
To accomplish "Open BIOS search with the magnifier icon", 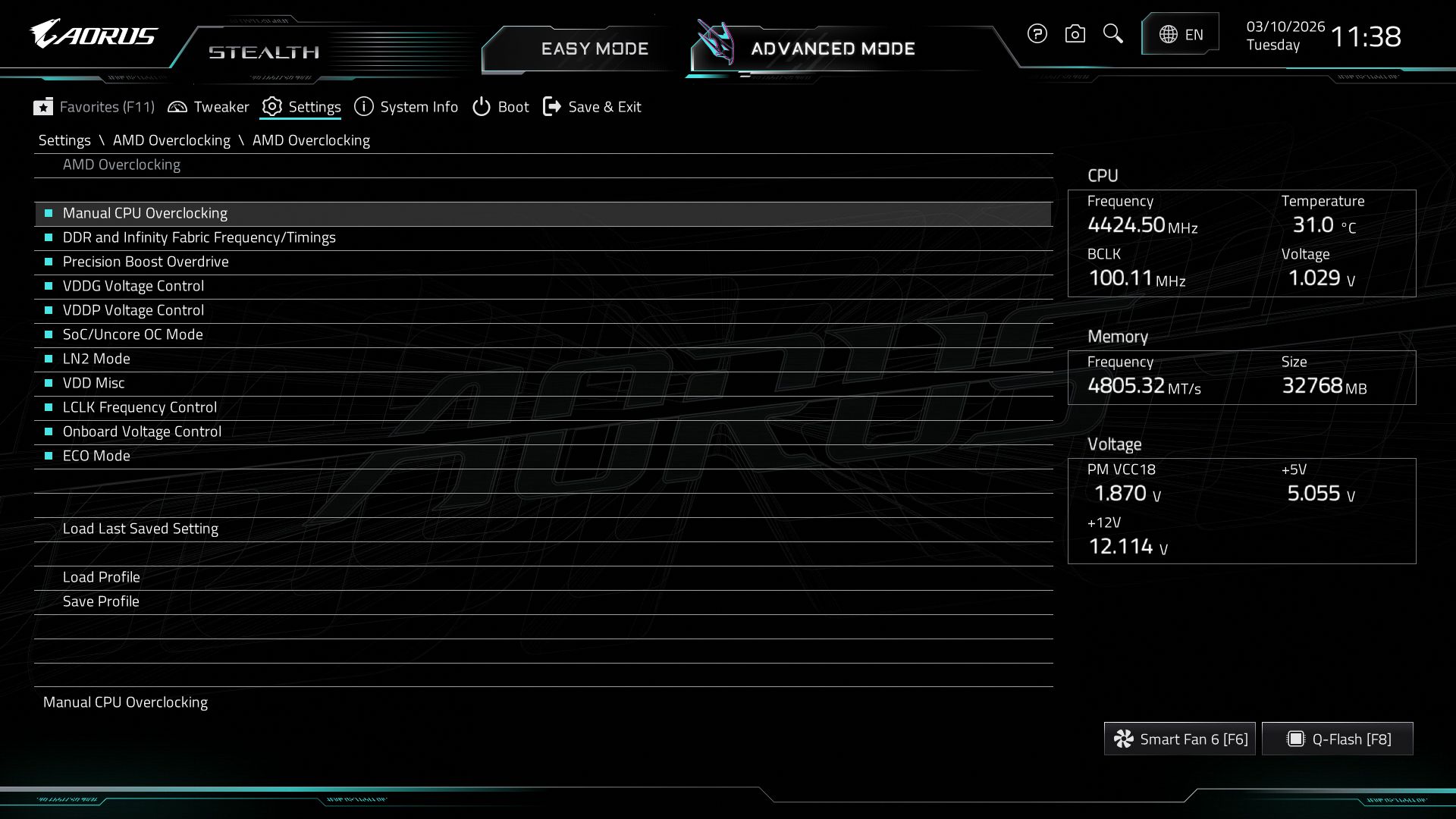I will (x=1112, y=34).
